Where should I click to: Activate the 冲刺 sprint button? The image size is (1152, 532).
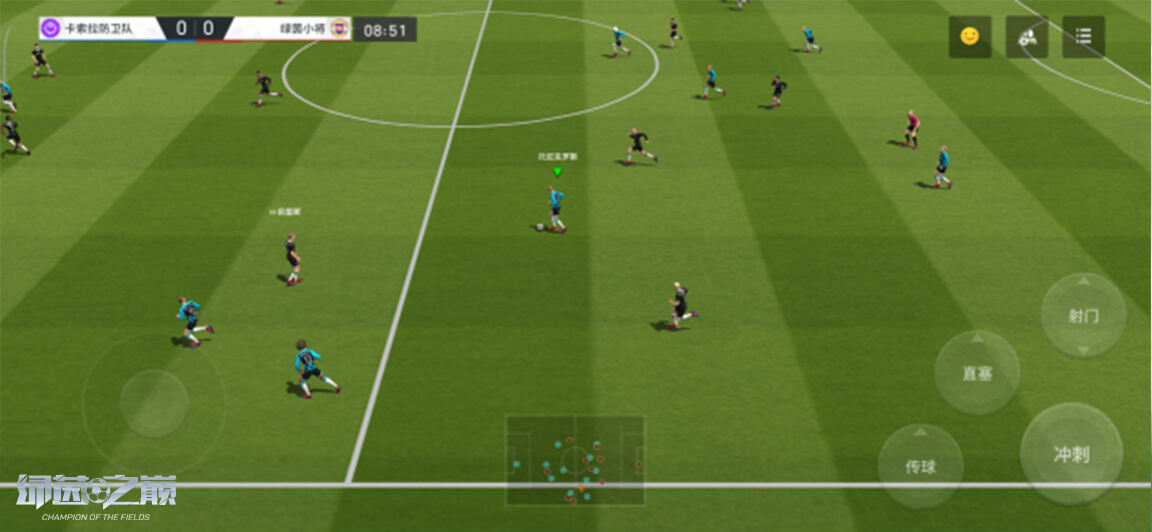coord(1071,454)
